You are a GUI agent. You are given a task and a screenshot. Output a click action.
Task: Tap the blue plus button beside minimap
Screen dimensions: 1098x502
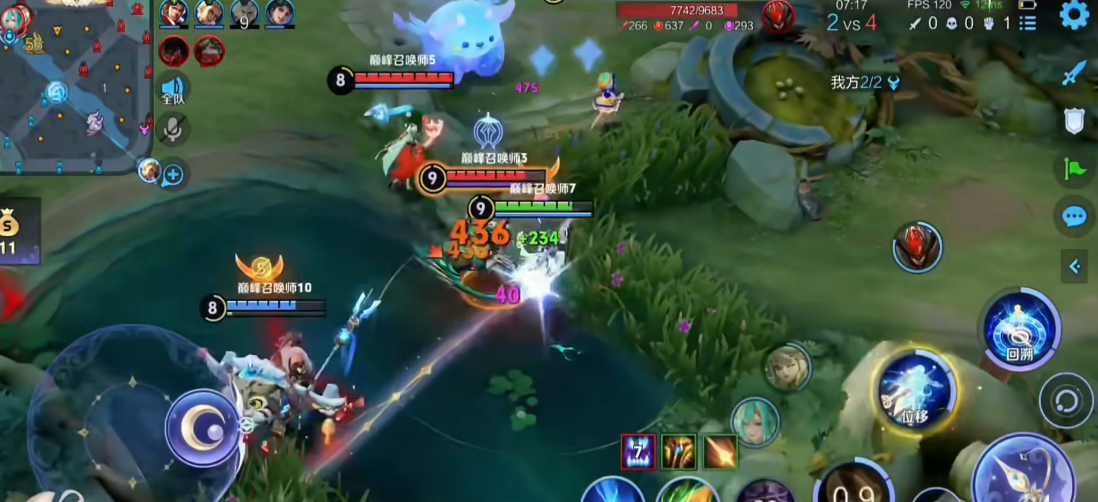[x=173, y=175]
